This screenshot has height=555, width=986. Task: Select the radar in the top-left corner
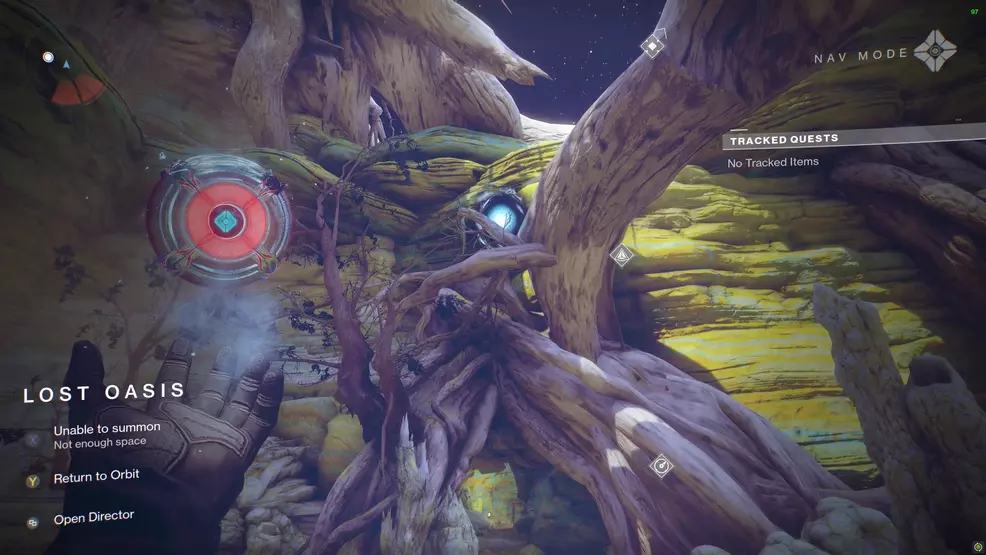tap(74, 81)
